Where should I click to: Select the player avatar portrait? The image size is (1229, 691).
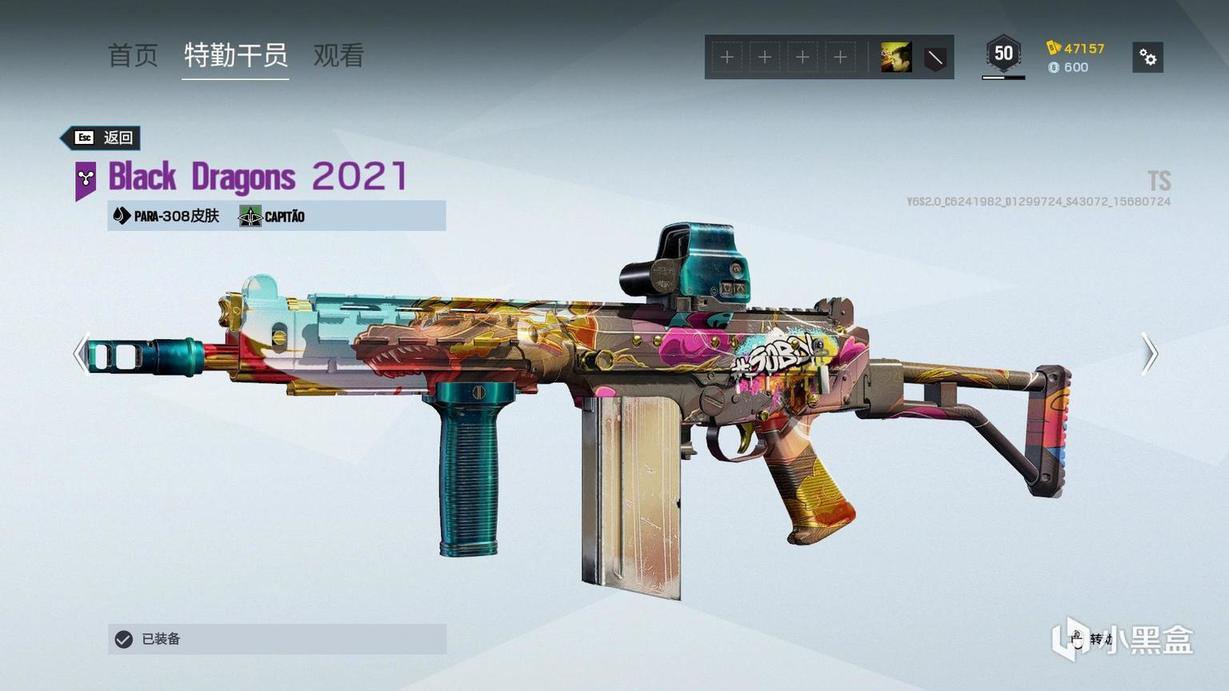(x=895, y=58)
